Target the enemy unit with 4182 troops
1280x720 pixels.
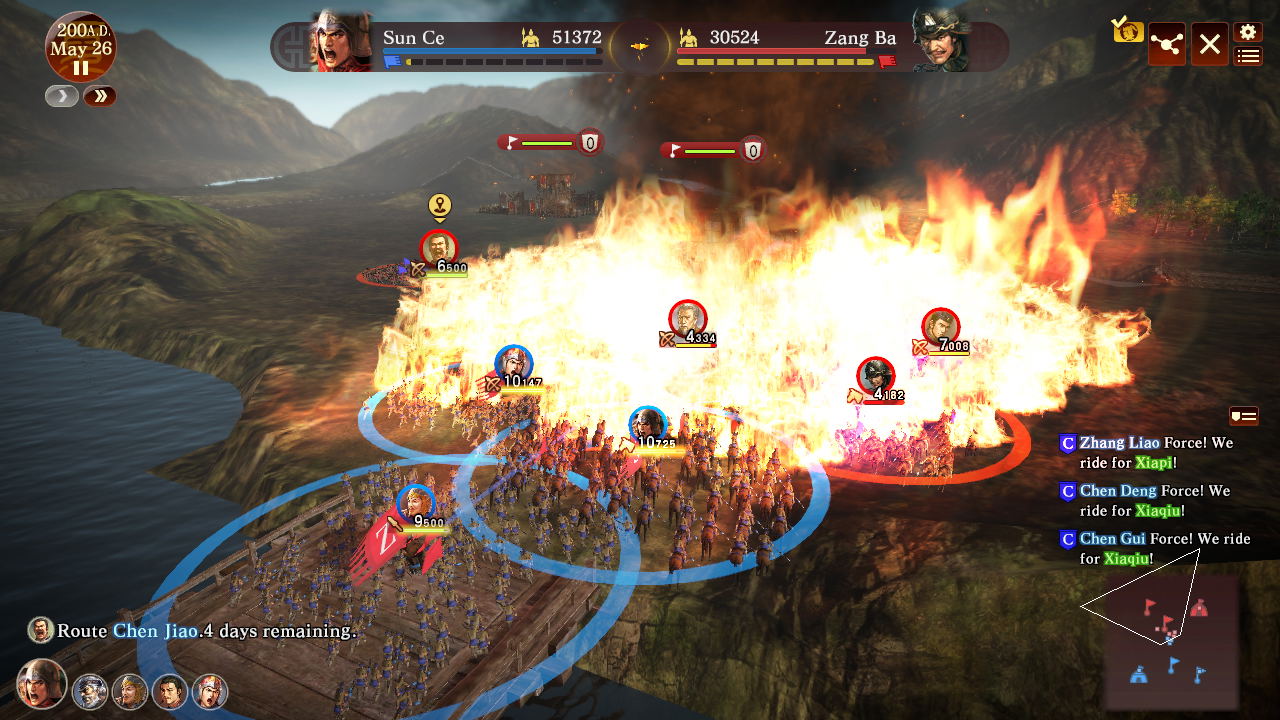[876, 375]
